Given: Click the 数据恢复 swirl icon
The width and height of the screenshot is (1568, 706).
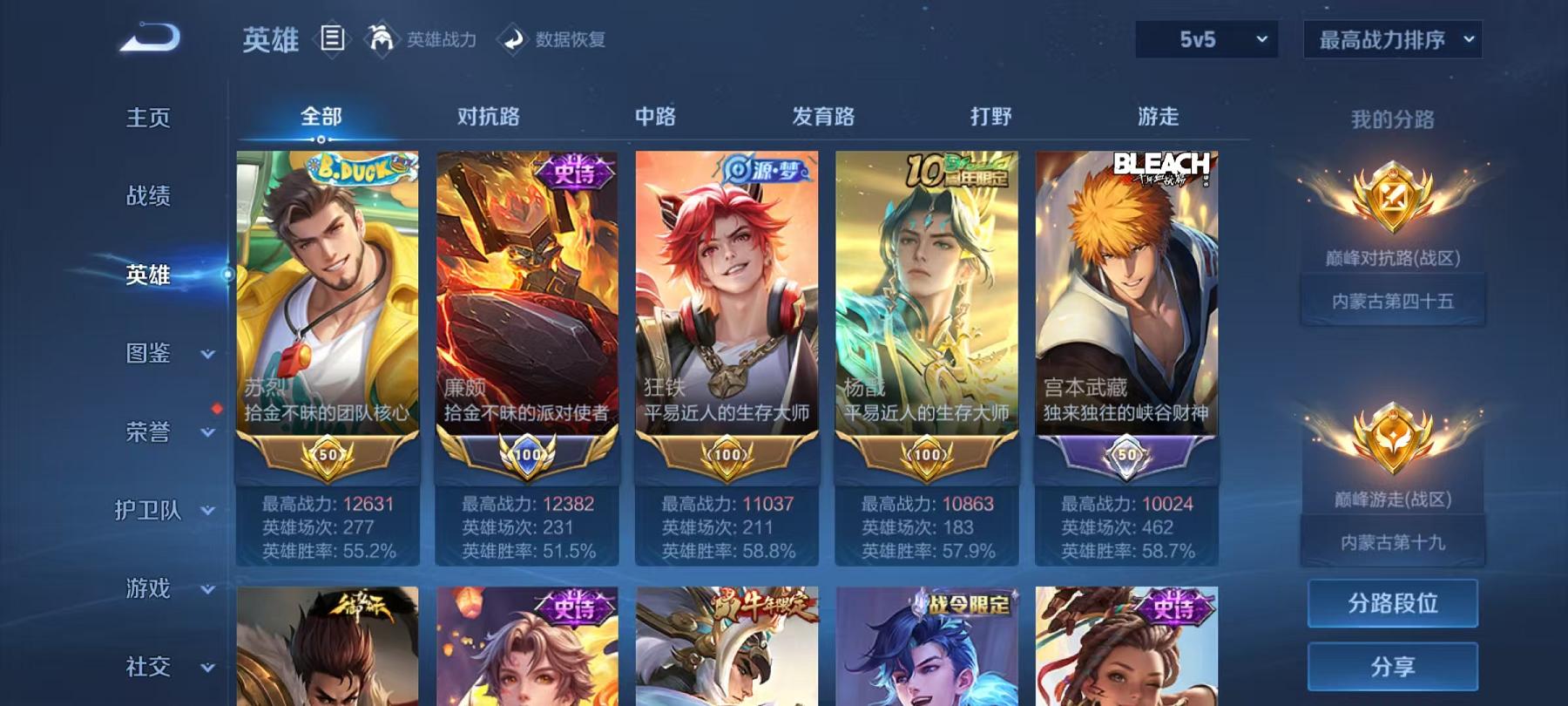Looking at the screenshot, I should coord(514,39).
